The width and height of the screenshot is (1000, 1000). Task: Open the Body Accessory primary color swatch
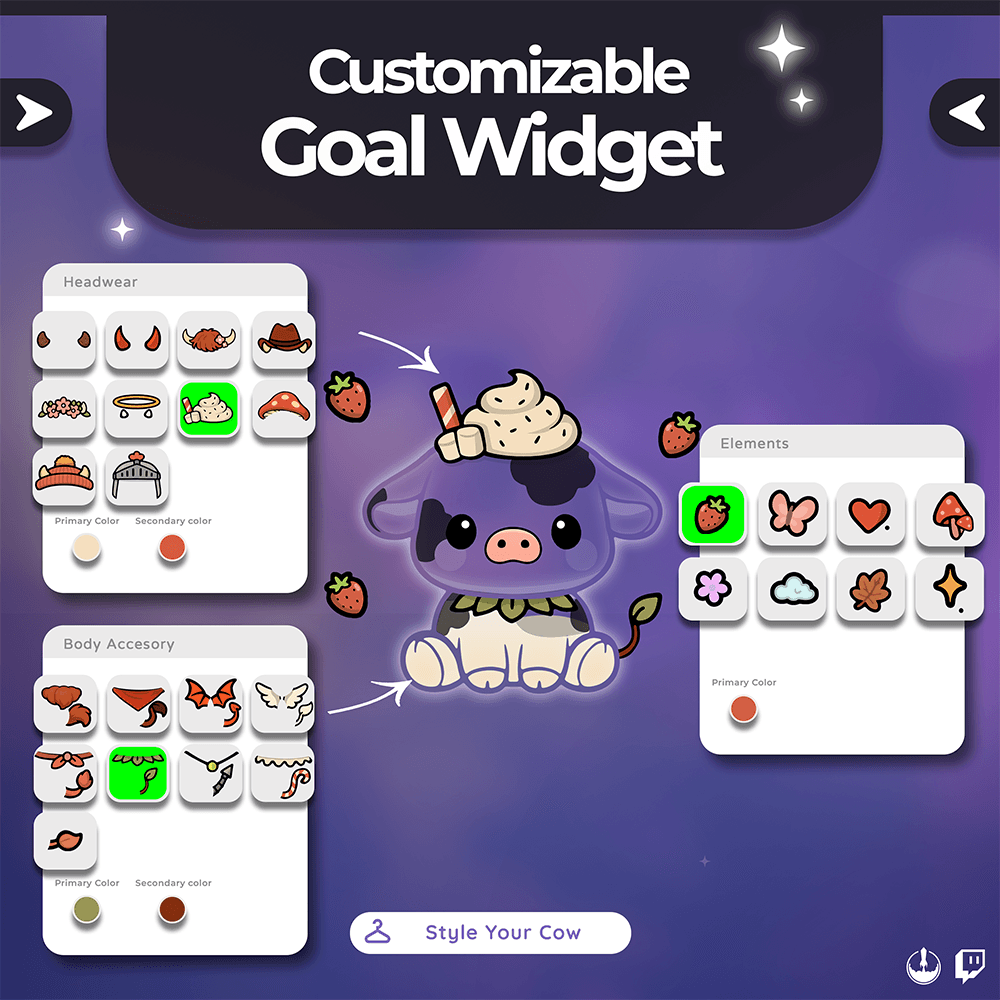click(86, 910)
